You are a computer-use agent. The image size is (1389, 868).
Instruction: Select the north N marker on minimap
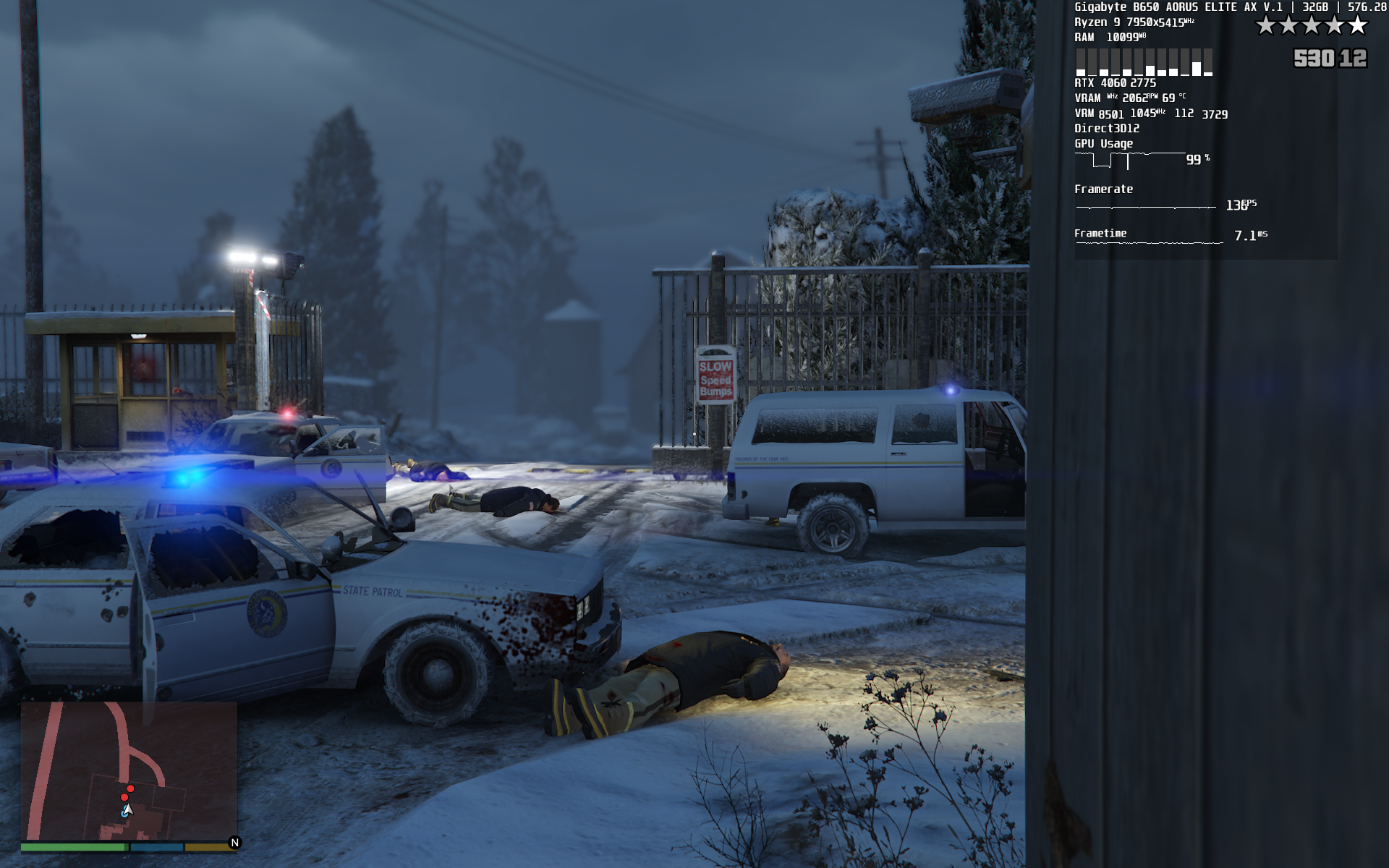[x=234, y=842]
